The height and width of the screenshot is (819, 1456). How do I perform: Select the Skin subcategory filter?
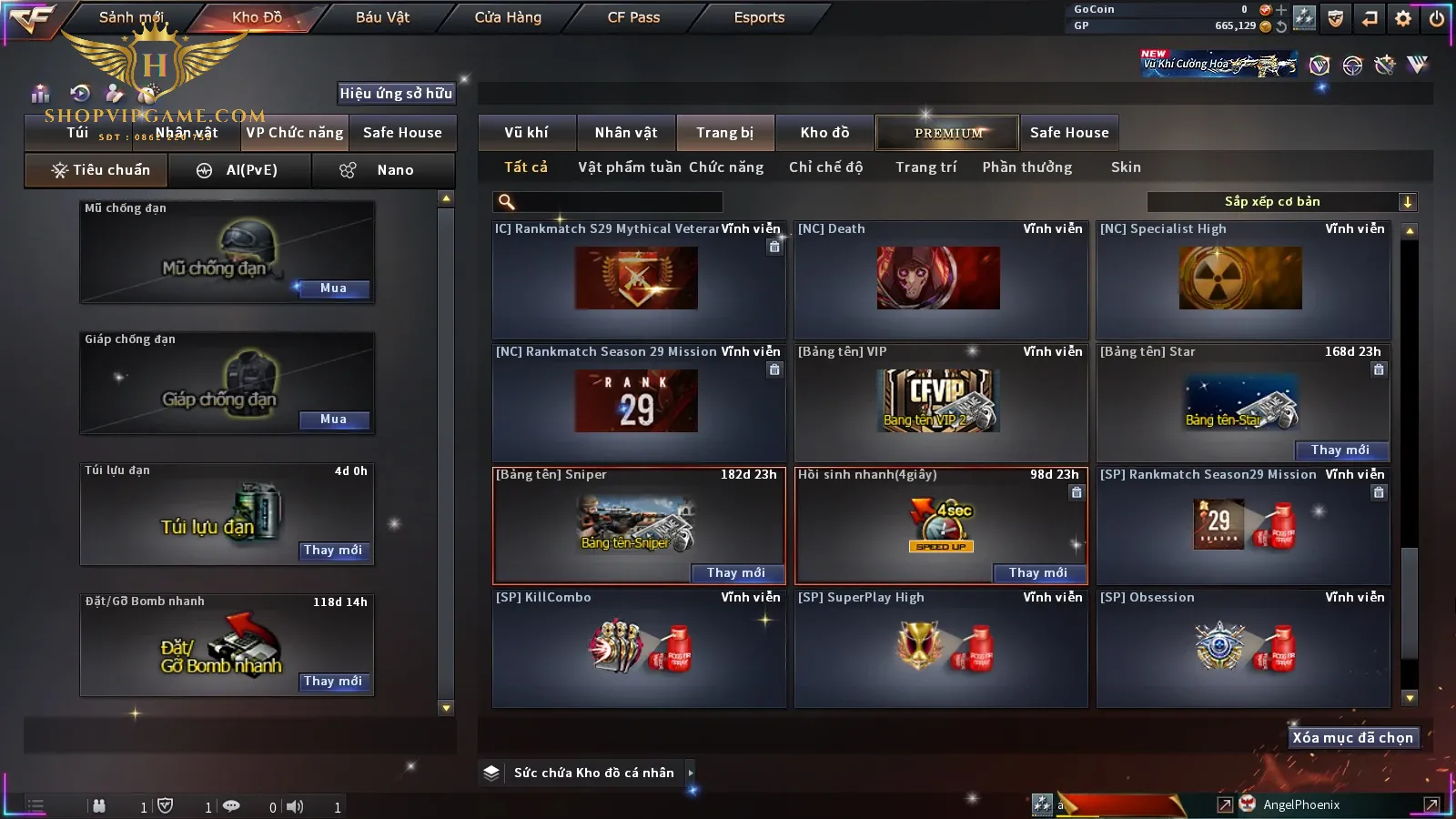click(x=1126, y=167)
